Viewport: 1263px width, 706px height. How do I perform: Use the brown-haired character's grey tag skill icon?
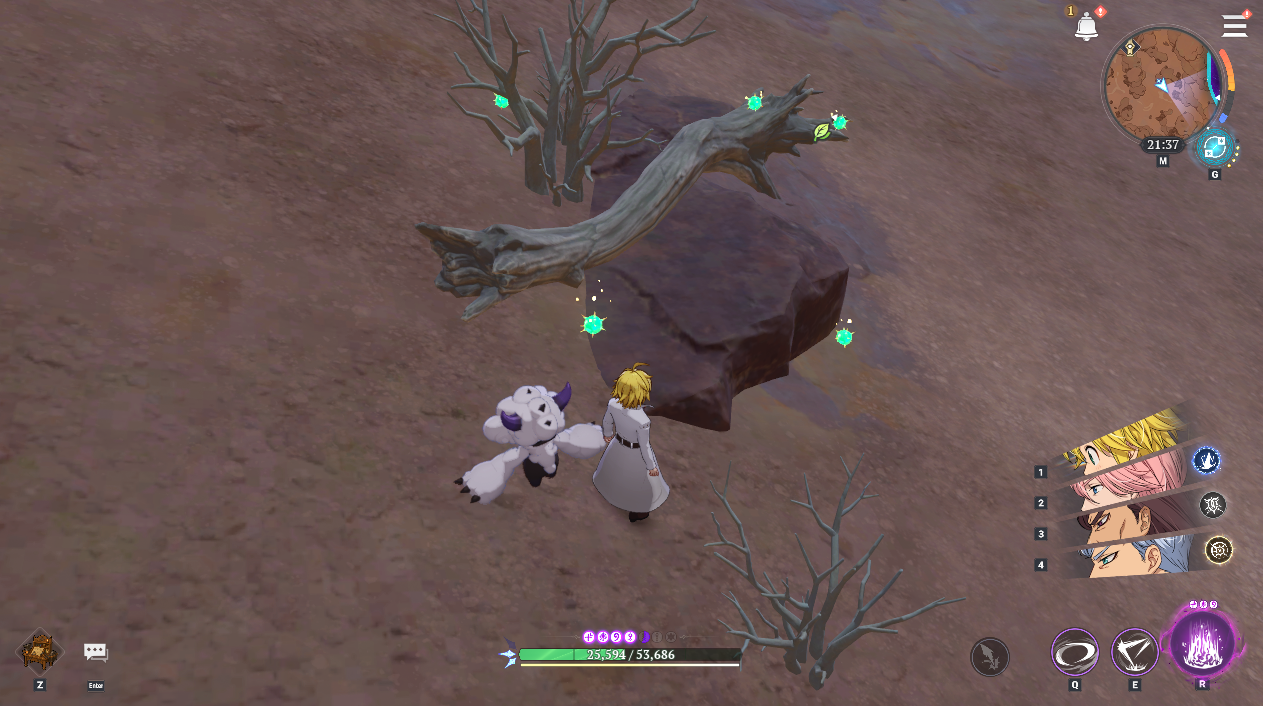[x=1213, y=505]
